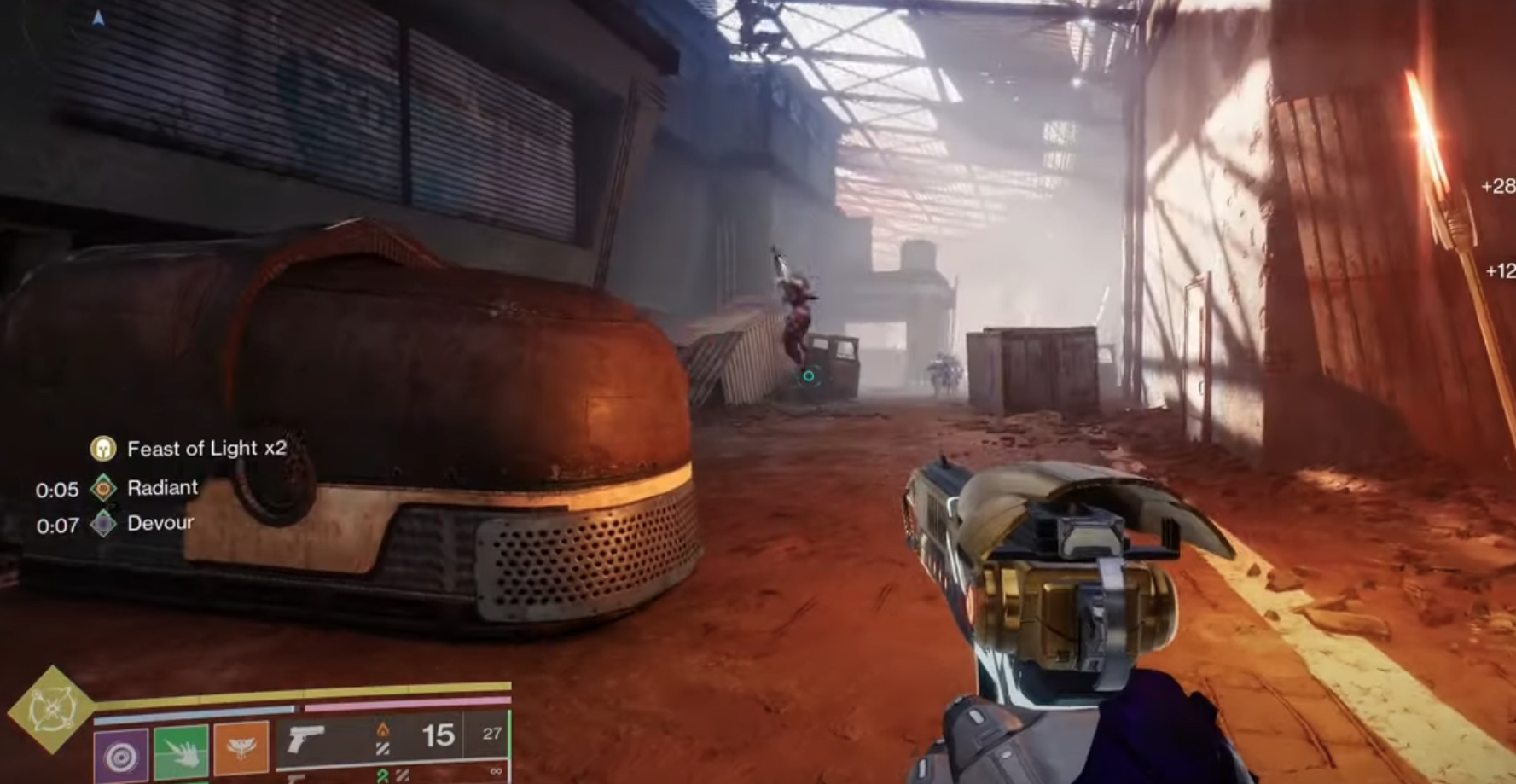Select the Radiant buff icon

point(103,488)
